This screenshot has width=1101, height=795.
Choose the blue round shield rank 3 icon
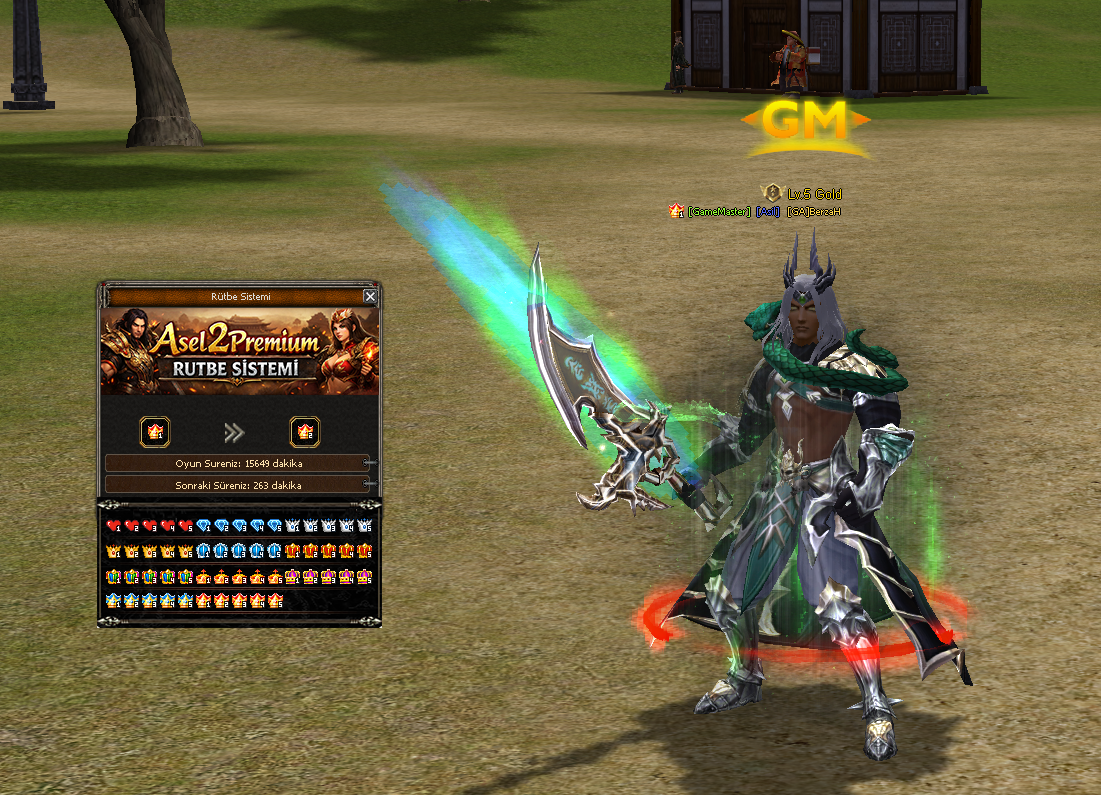239,551
